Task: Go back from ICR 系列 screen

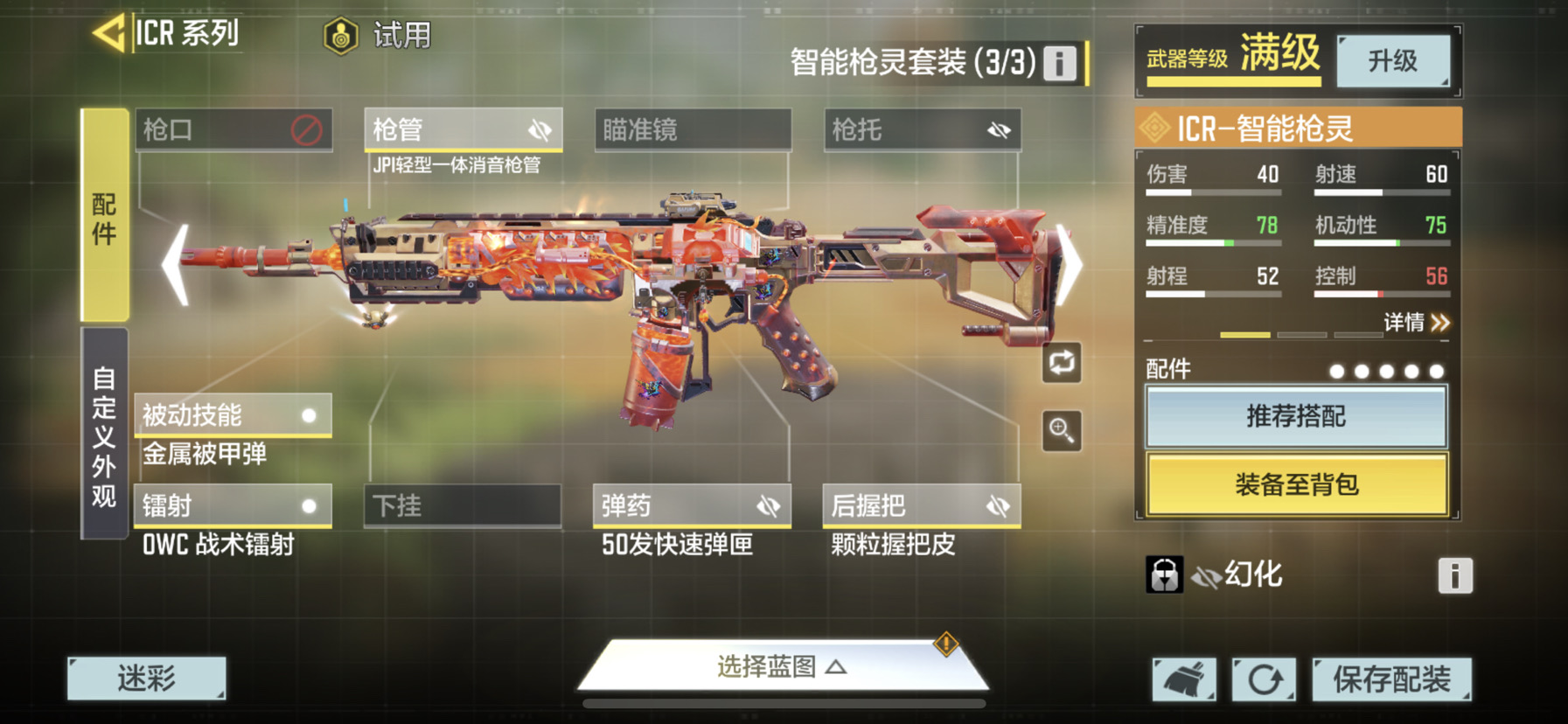Action: tap(110, 35)
